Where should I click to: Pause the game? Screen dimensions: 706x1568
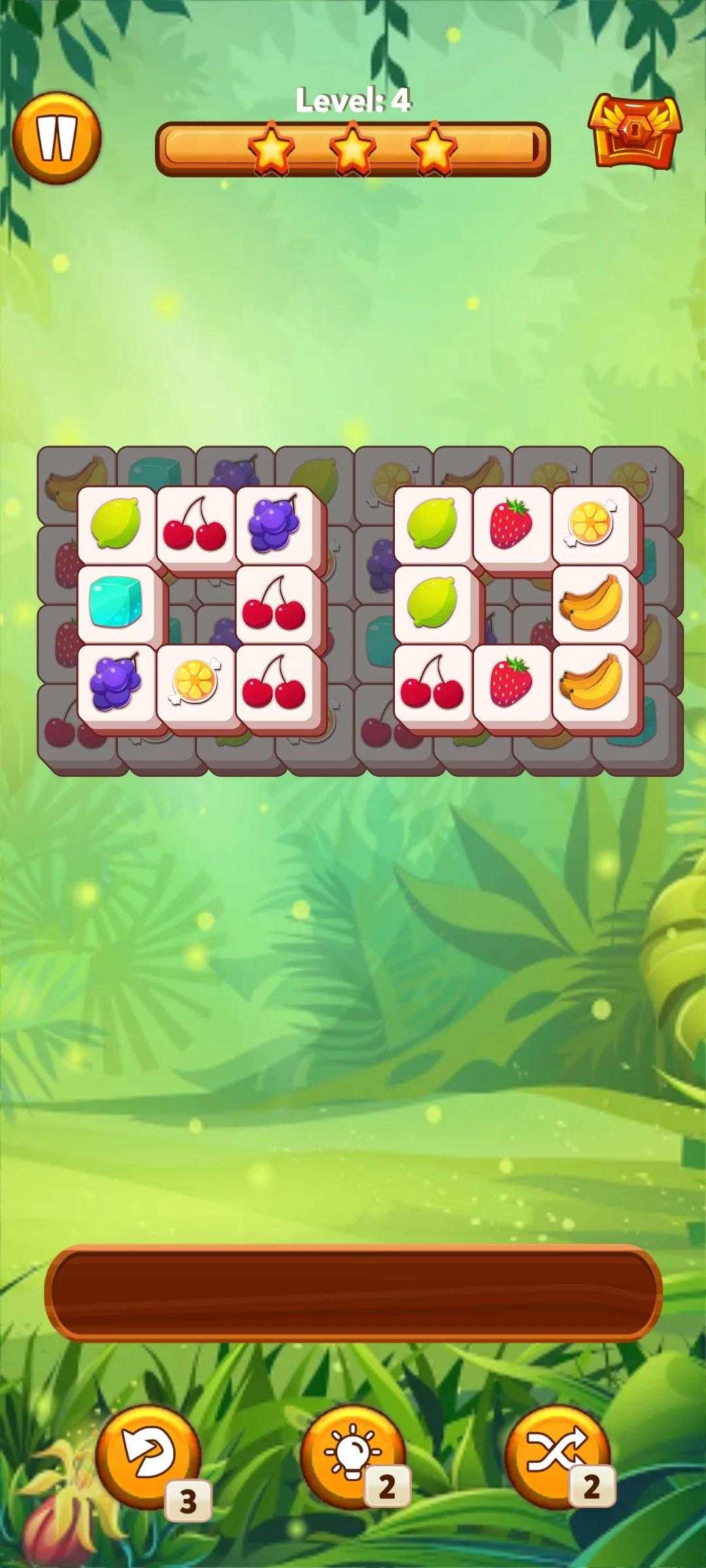57,139
